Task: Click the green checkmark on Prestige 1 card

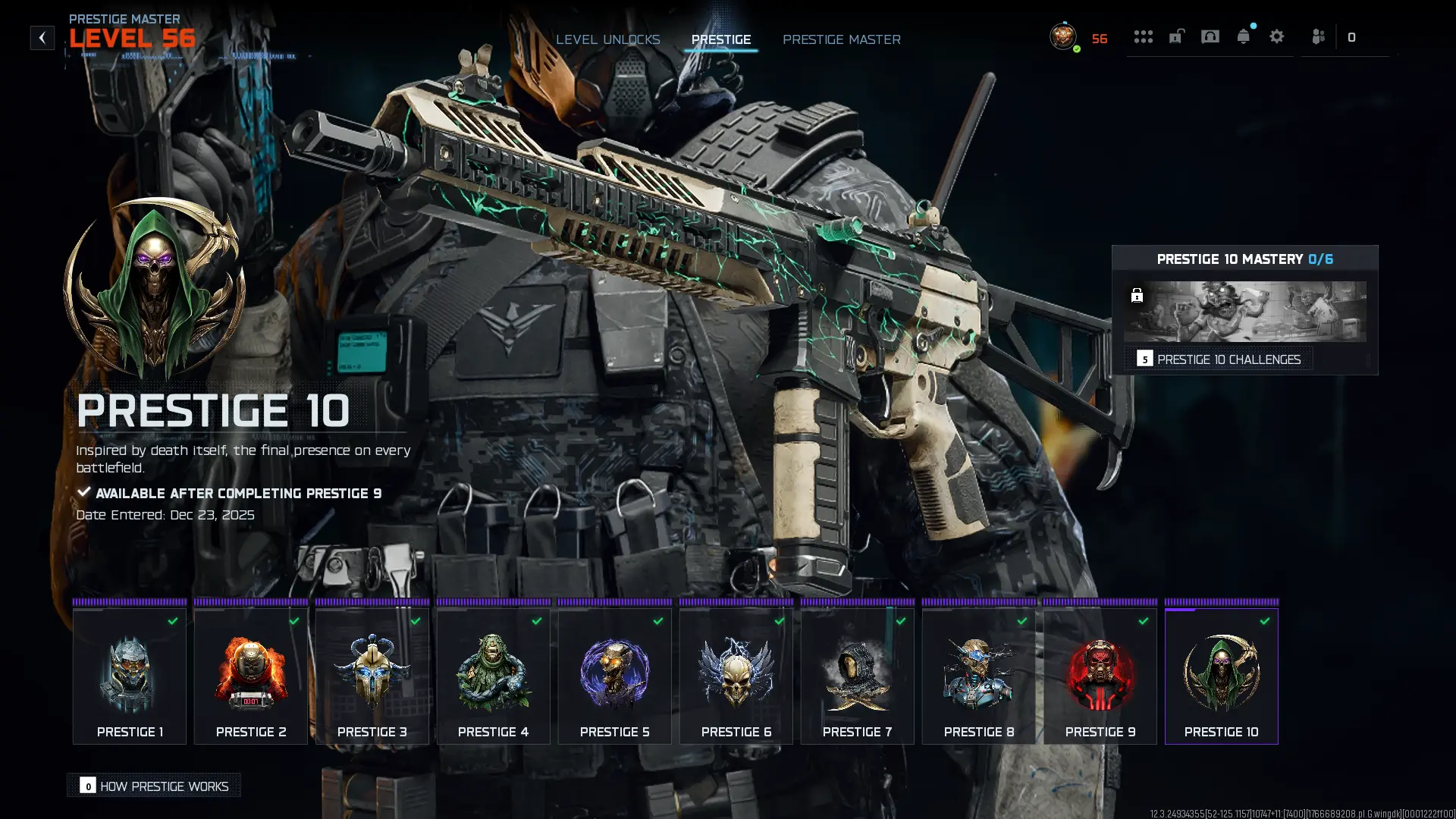Action: click(x=173, y=620)
